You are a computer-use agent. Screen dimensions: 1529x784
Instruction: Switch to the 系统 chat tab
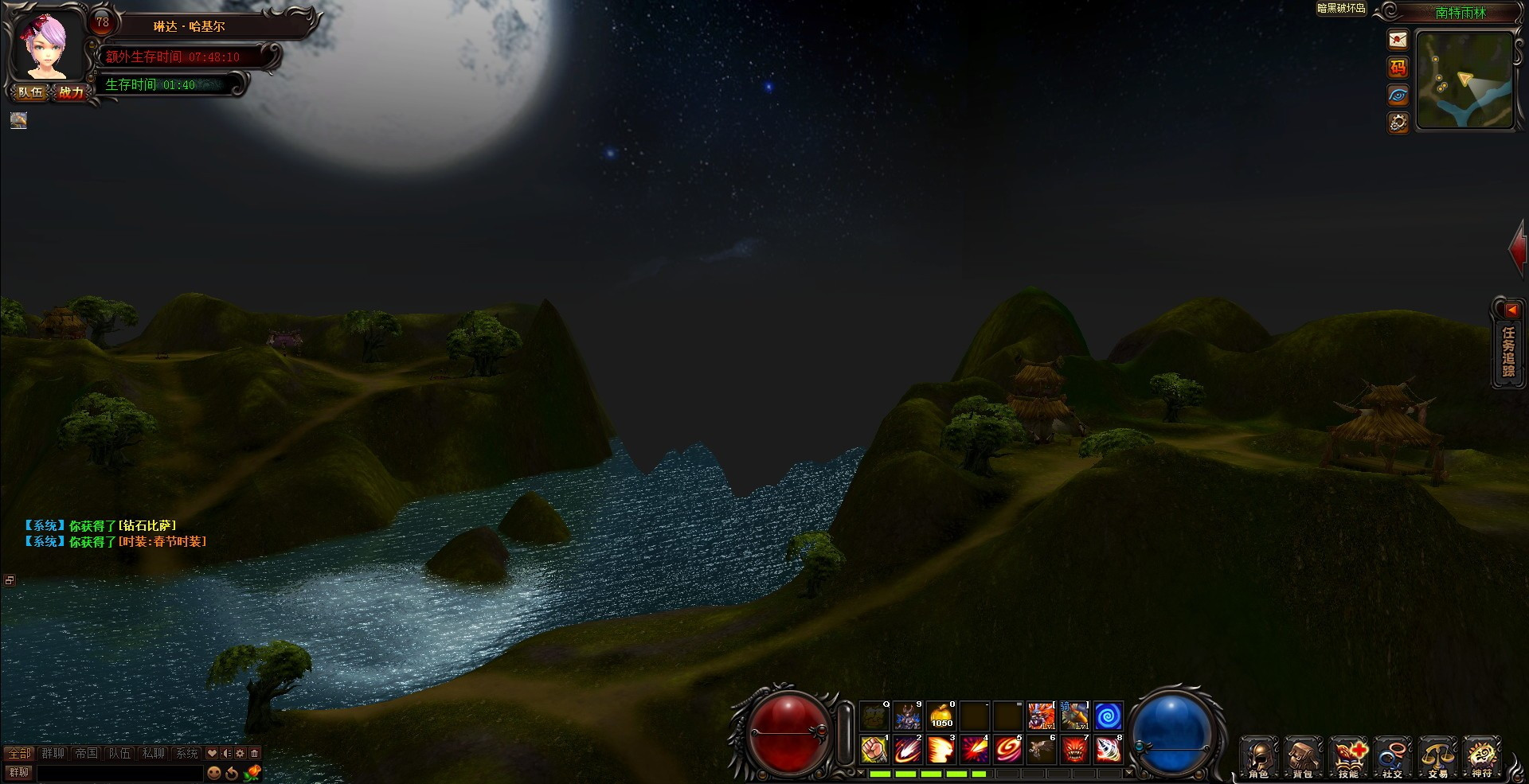186,754
